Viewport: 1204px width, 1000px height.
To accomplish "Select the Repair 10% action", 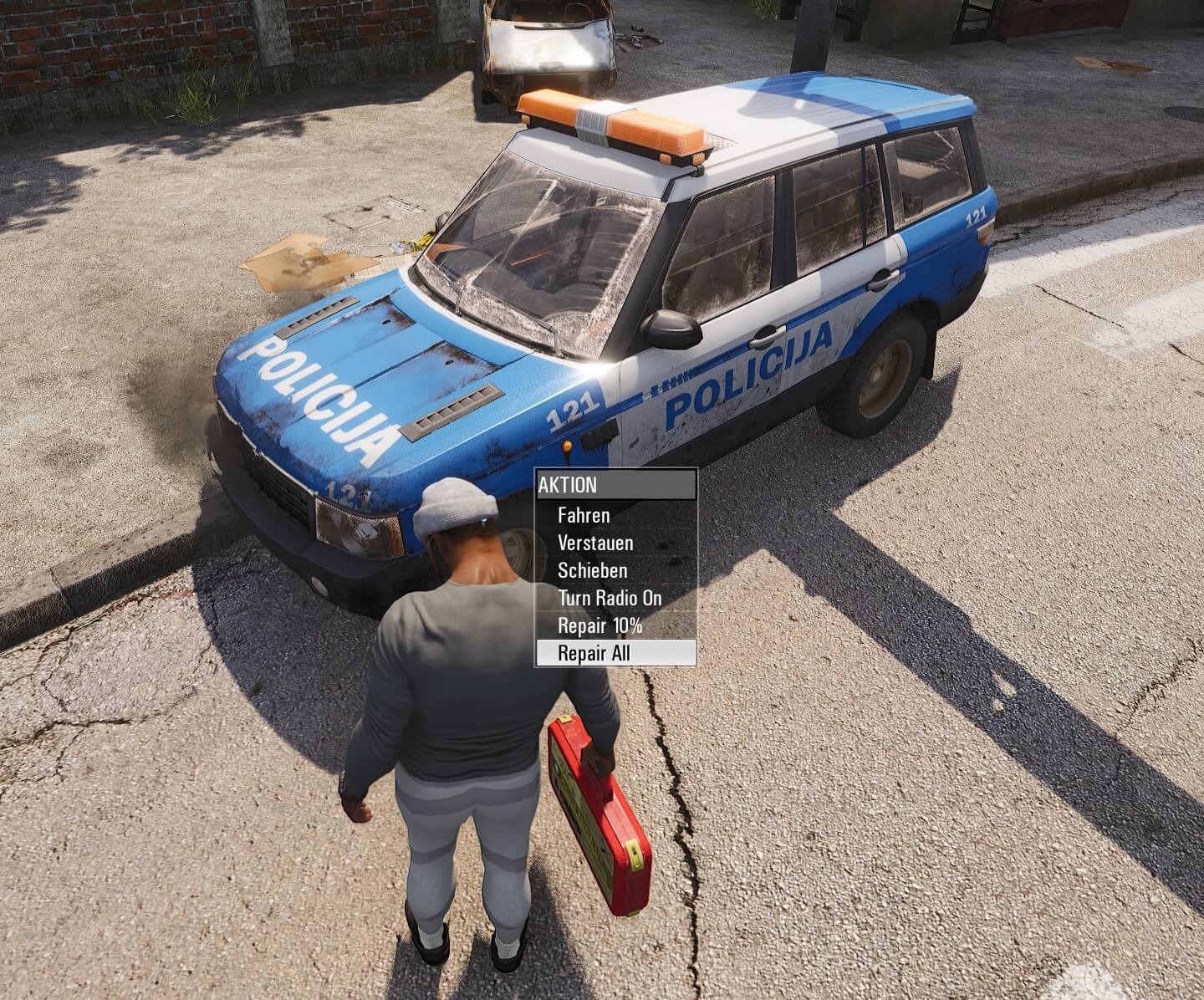I will (599, 625).
